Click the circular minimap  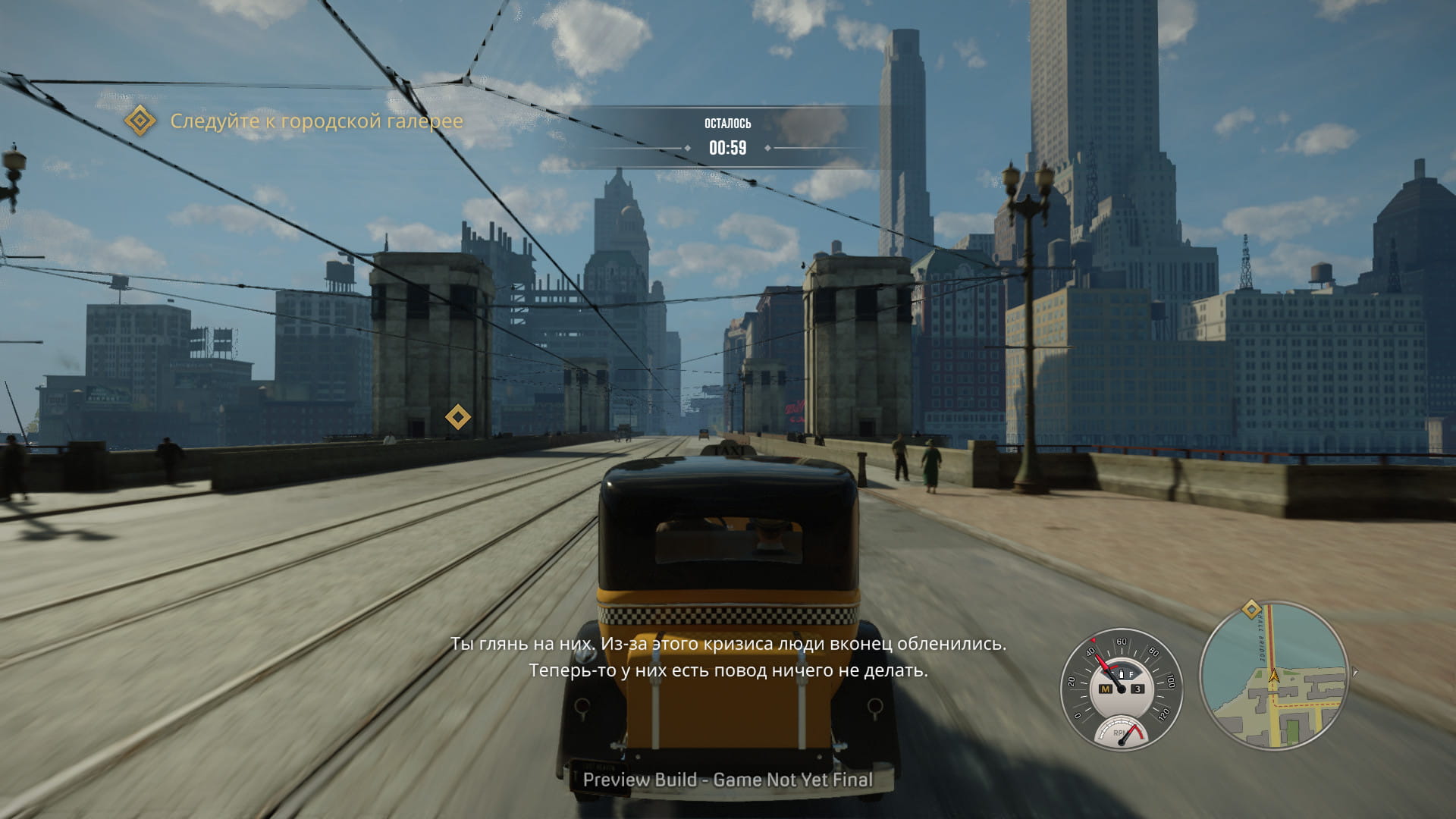(x=1274, y=676)
